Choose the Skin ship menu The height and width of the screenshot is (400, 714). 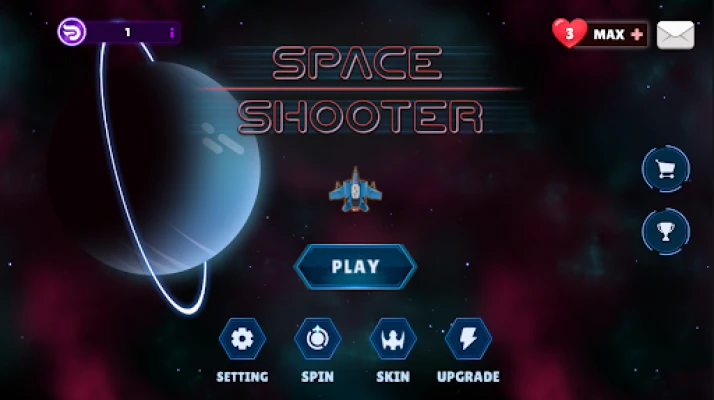(393, 339)
